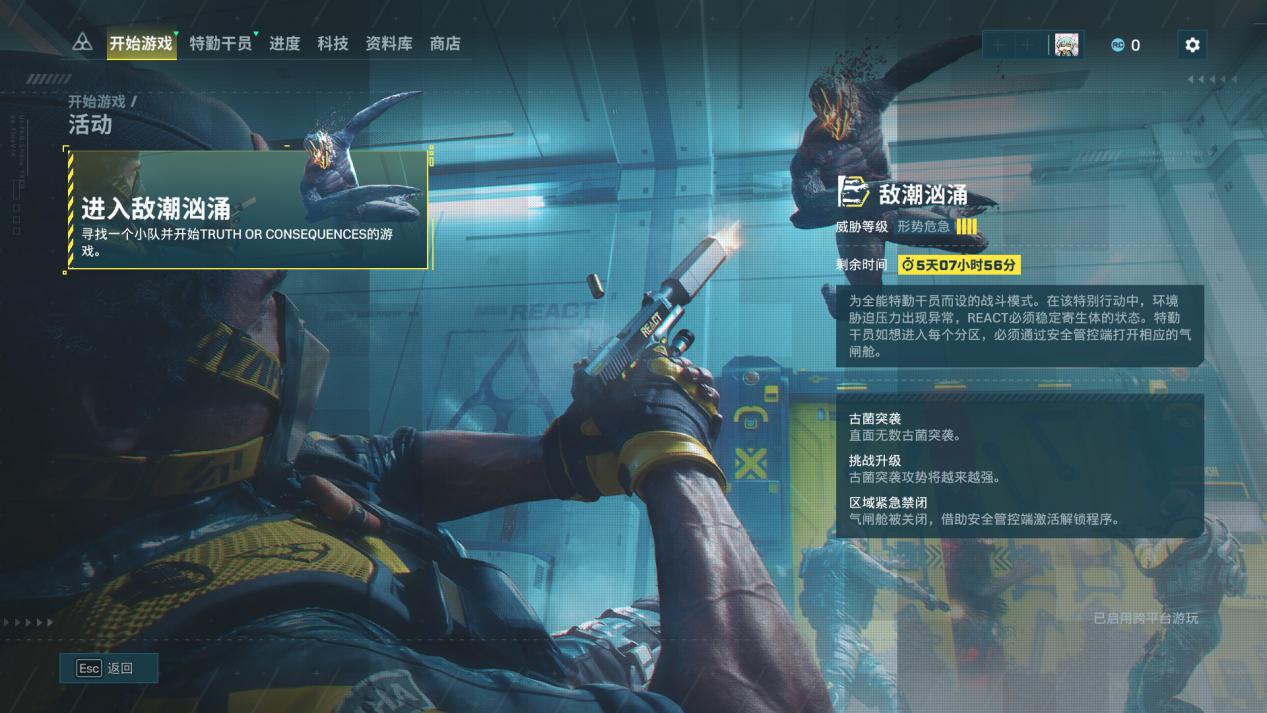
Task: Open the RC currency balance
Action: (1125, 45)
